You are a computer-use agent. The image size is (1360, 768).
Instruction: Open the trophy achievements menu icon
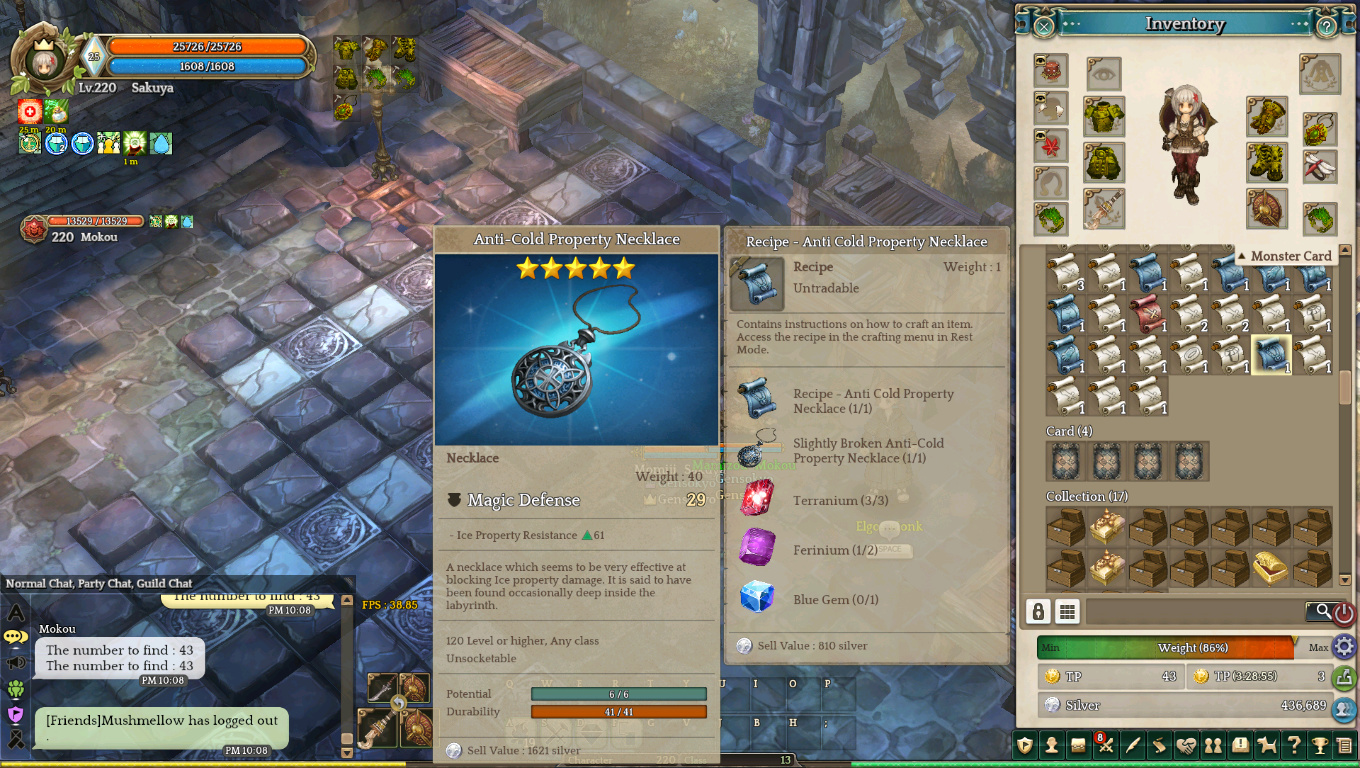tap(1319, 744)
